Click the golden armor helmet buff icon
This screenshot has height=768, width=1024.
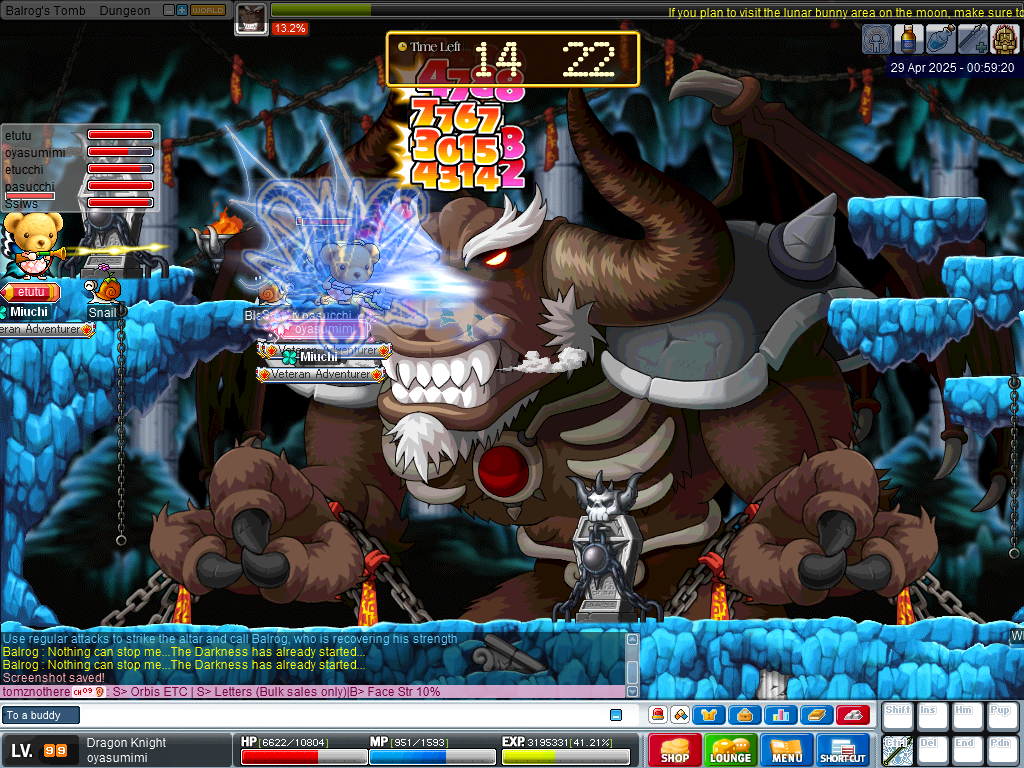[1004, 39]
